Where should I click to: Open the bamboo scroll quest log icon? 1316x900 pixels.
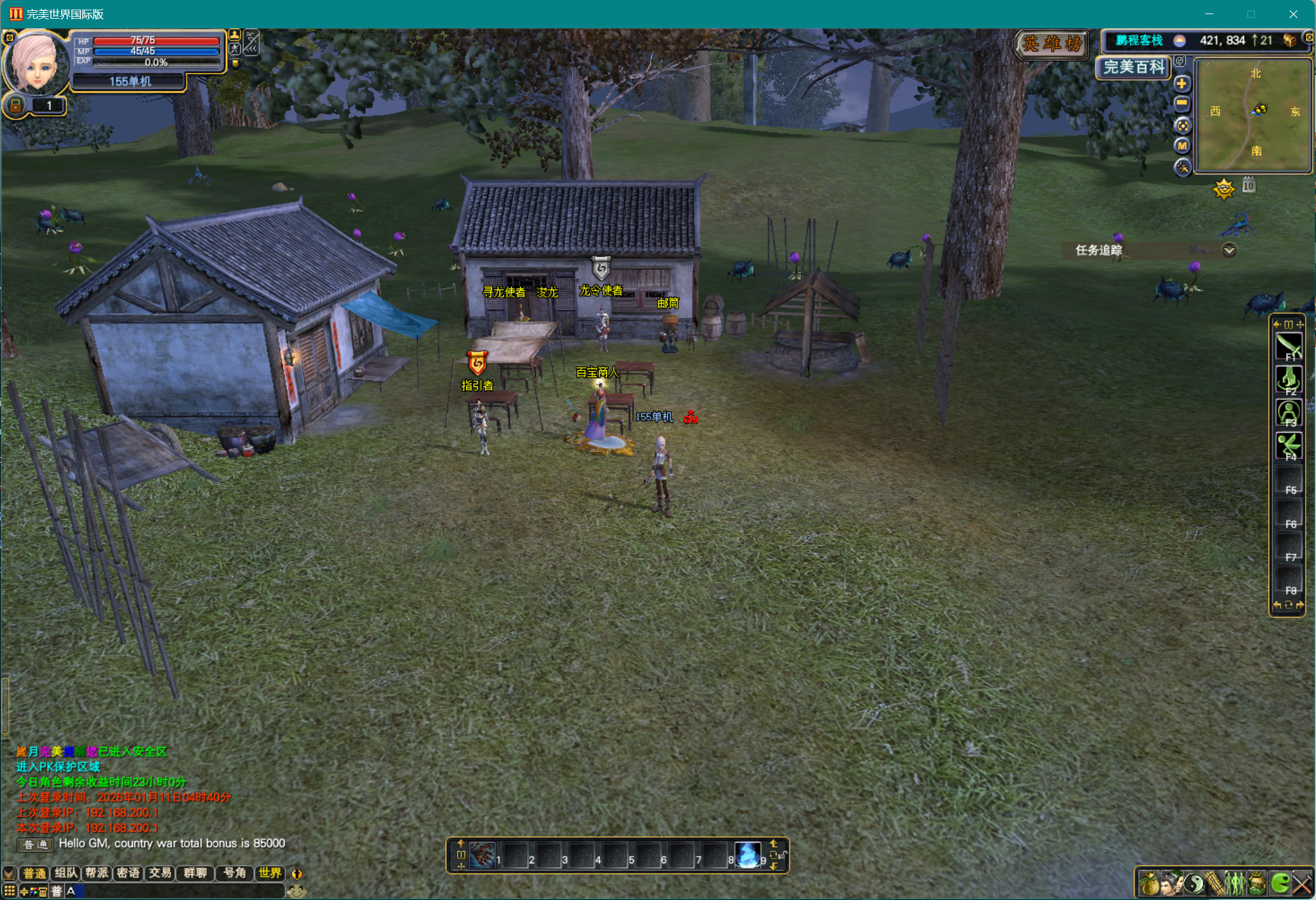(1214, 883)
